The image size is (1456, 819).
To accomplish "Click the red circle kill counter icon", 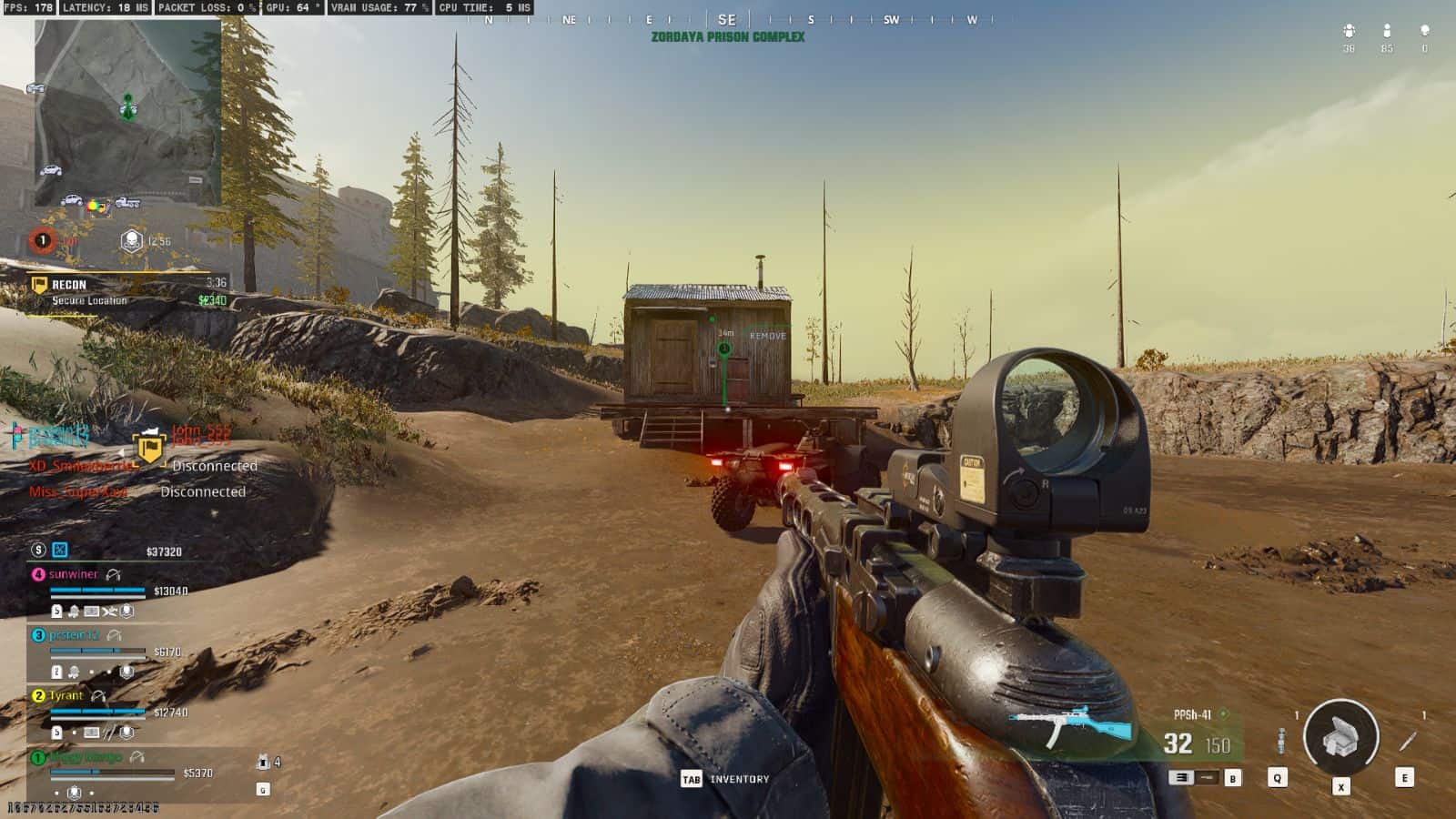I will (x=42, y=240).
